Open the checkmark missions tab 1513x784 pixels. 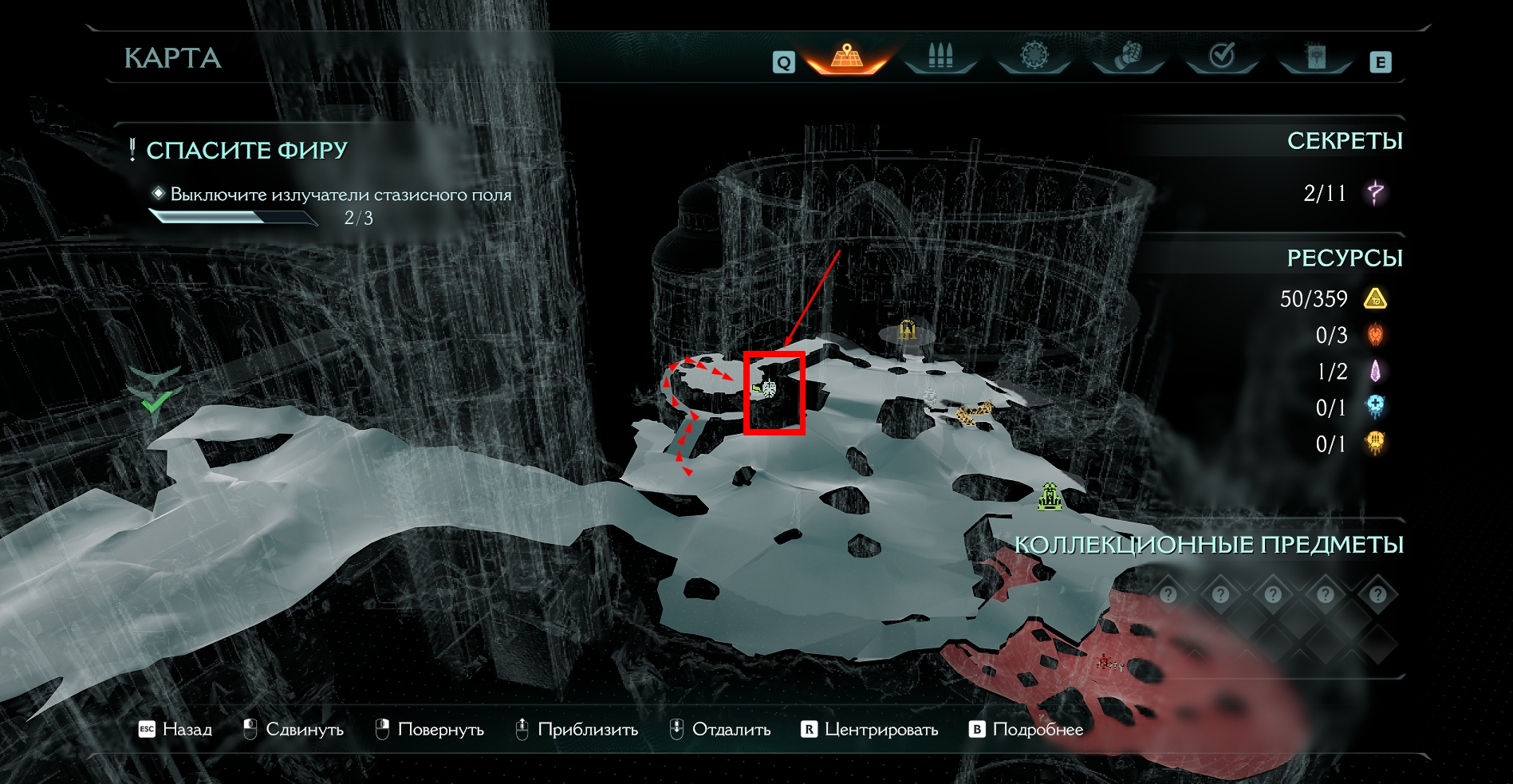pyautogui.click(x=1222, y=57)
